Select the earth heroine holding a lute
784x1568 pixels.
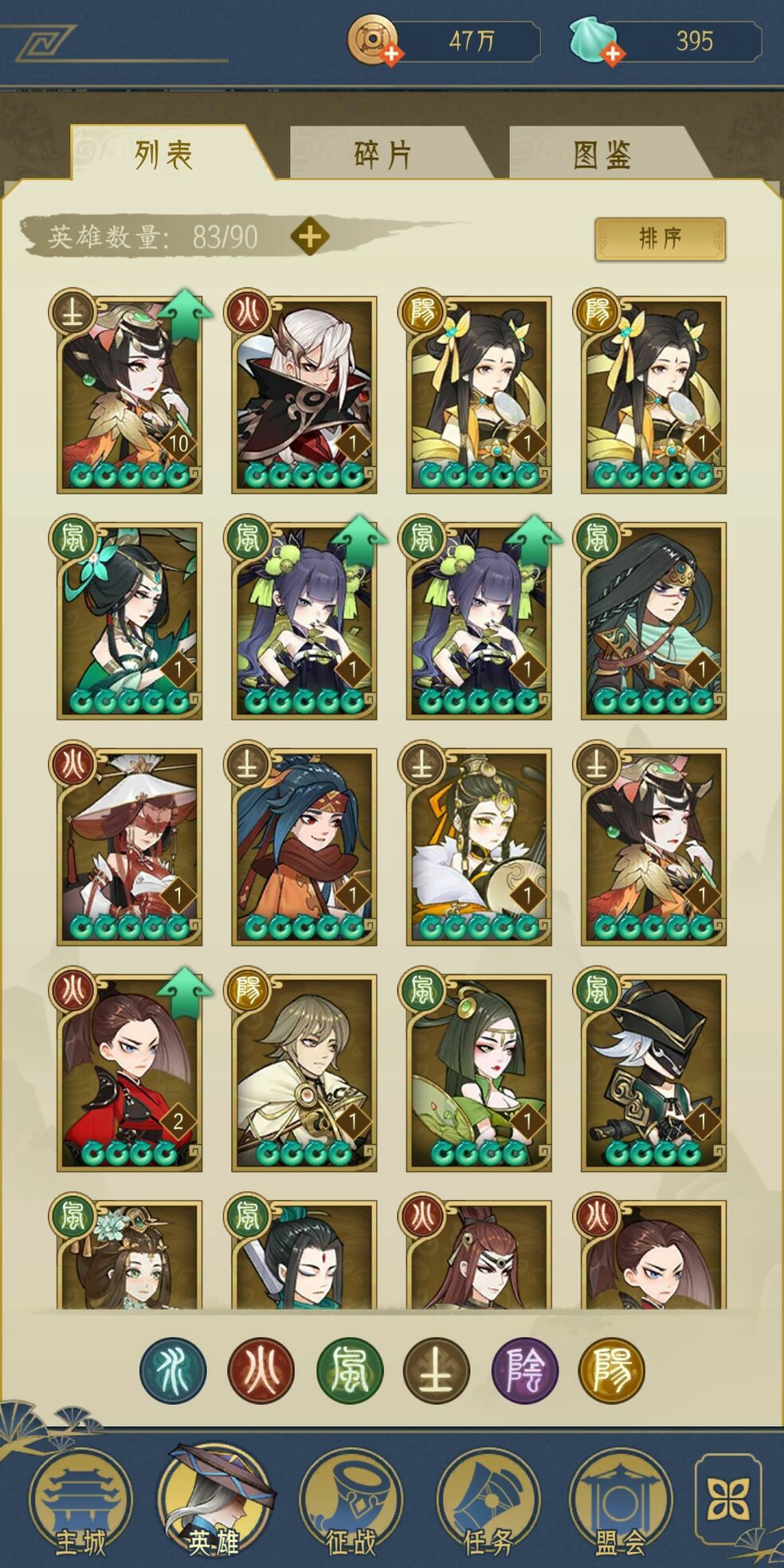tap(478, 847)
